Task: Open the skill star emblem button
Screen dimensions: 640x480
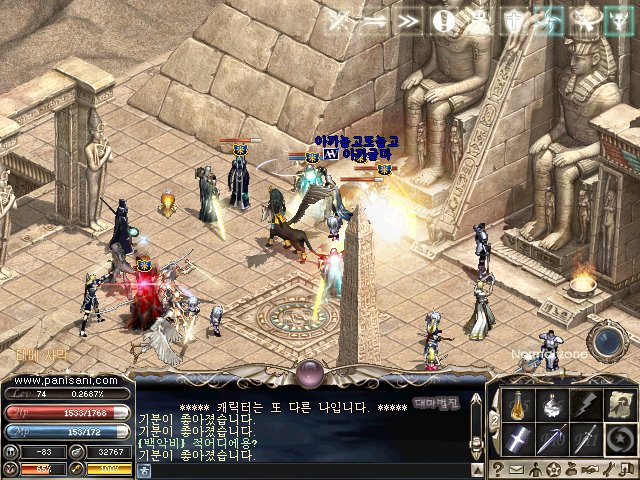Action: 553,469
